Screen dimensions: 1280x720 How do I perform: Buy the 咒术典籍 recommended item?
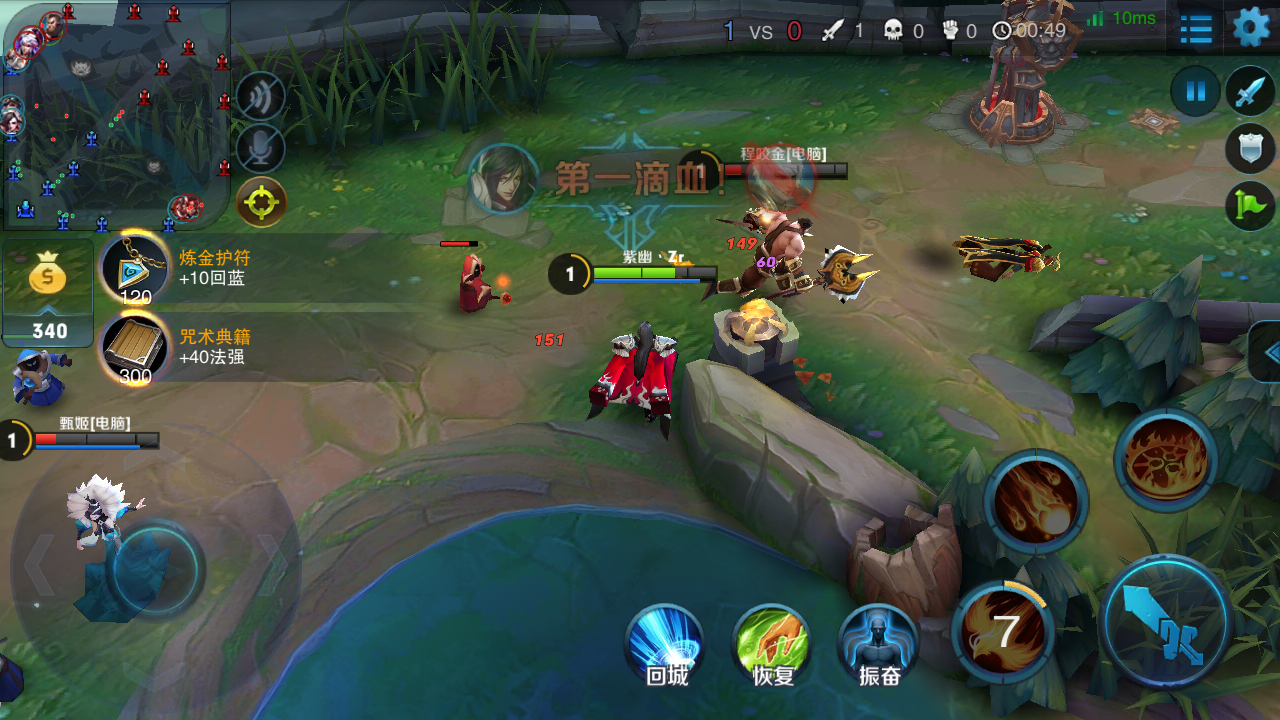[x=135, y=346]
